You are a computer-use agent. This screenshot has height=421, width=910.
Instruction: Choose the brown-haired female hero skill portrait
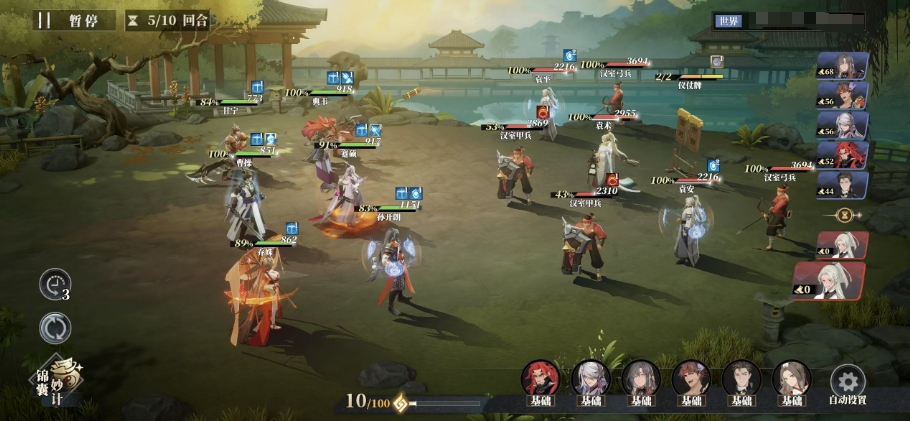coord(790,378)
